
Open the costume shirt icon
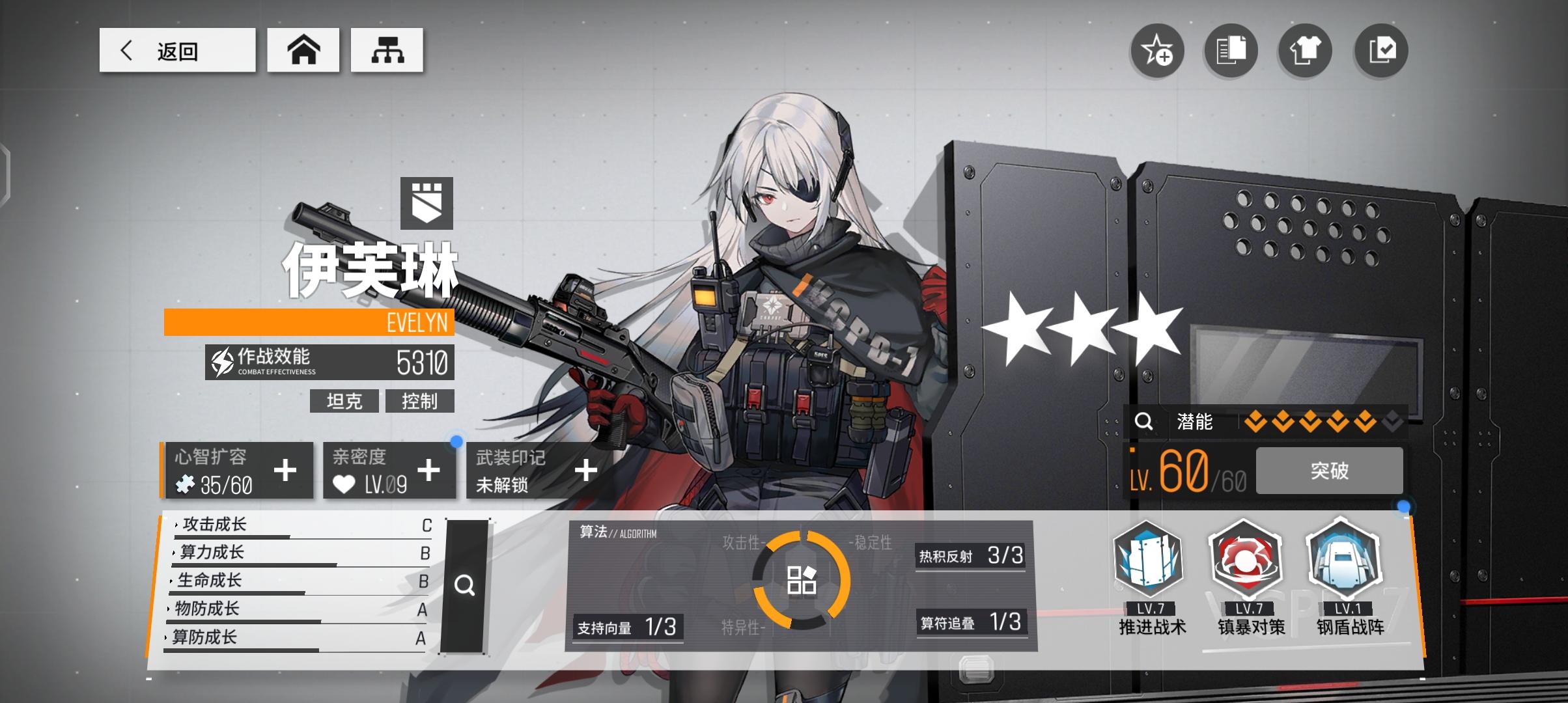[x=1305, y=51]
